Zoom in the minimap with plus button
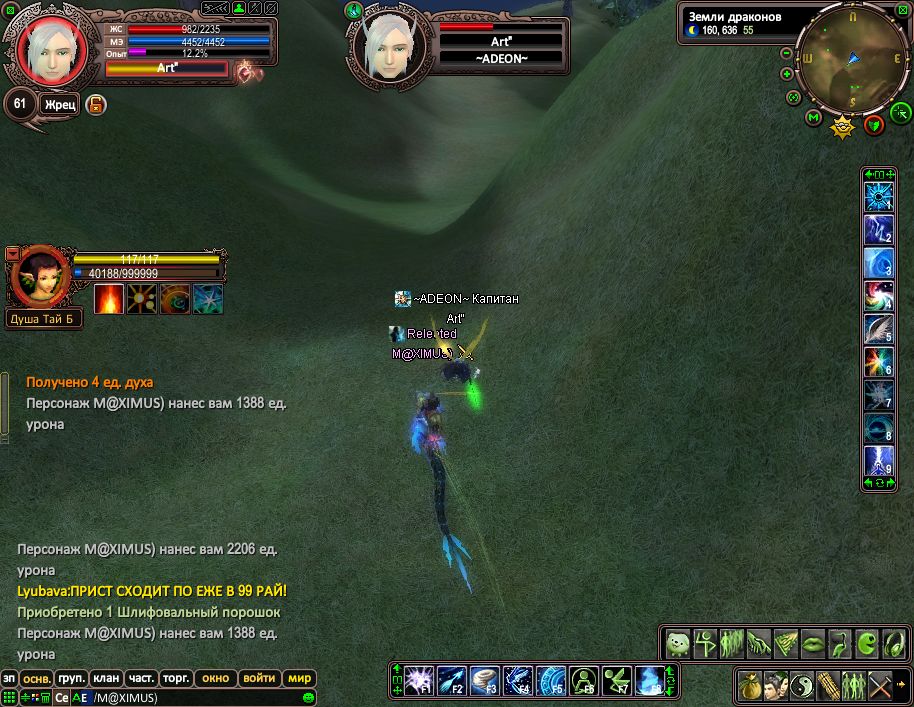Image resolution: width=914 pixels, height=707 pixels. pyautogui.click(x=787, y=73)
